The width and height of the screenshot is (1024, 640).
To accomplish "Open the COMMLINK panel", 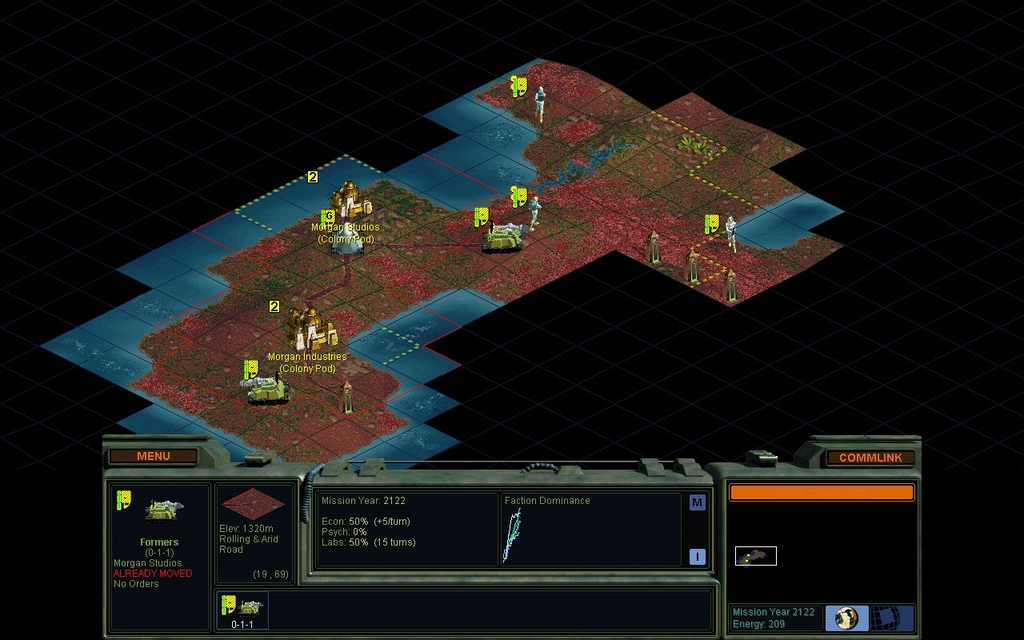I will click(870, 458).
